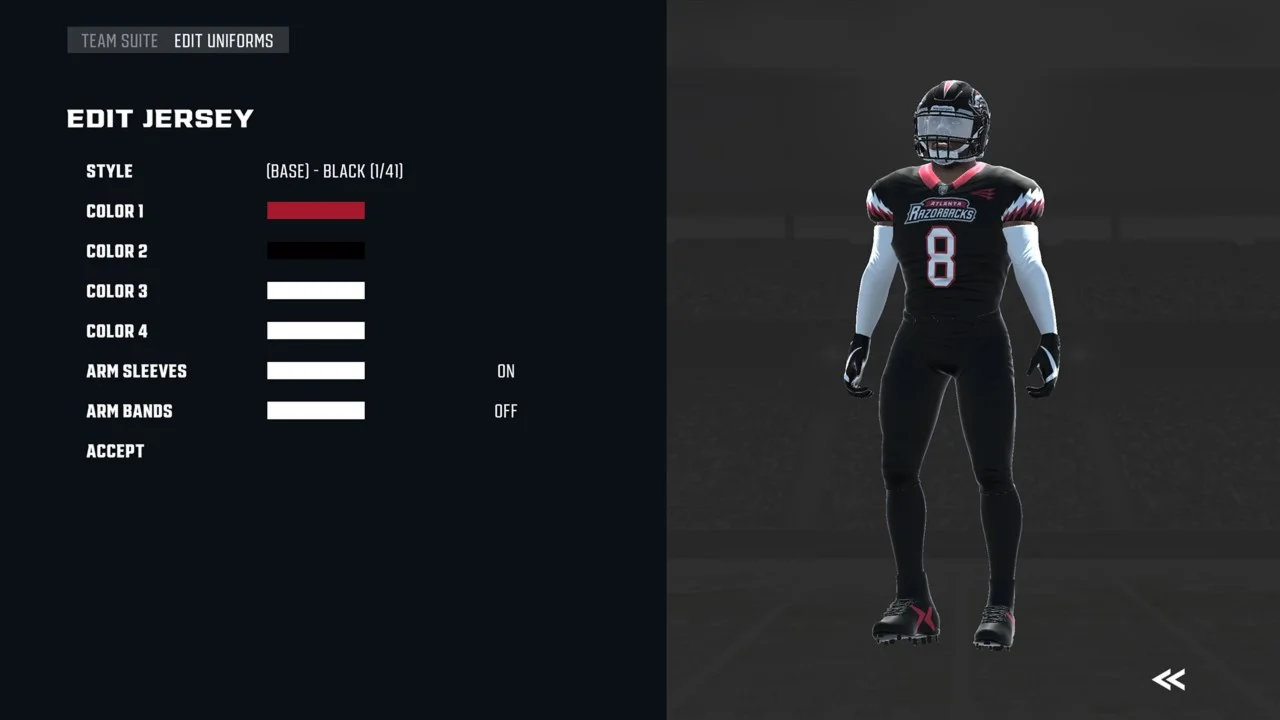Select the white Color 3 swatch
The height and width of the screenshot is (720, 1280).
[316, 291]
